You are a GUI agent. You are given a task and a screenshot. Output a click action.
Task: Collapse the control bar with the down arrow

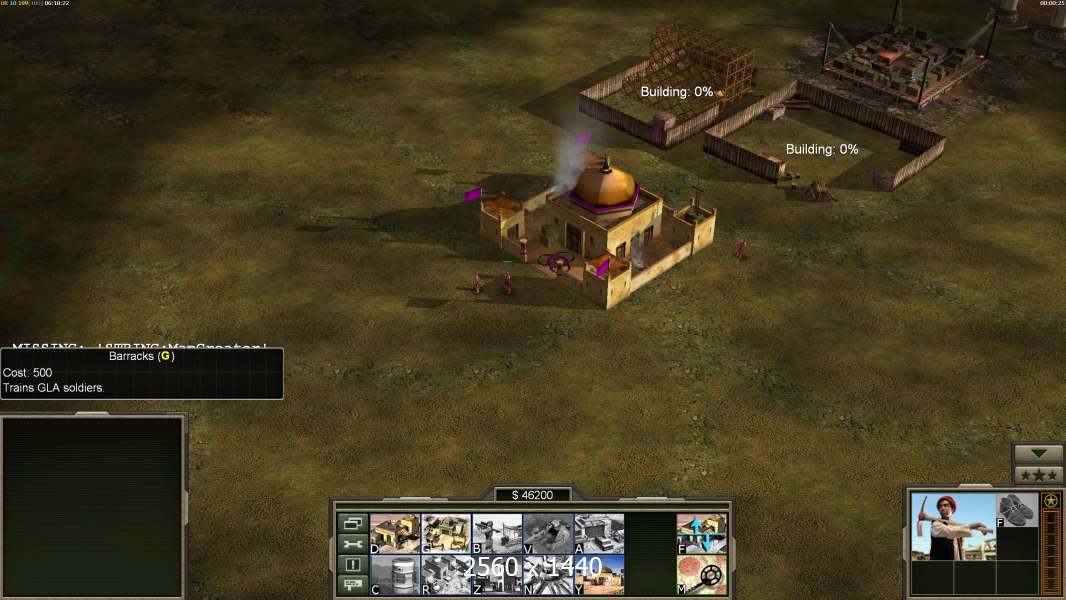[x=1038, y=454]
